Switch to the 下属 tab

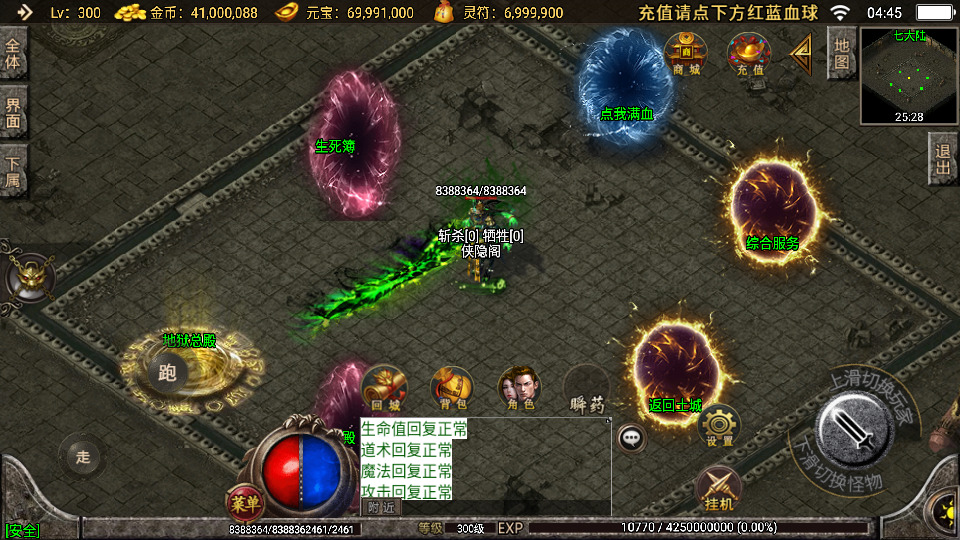coord(14,169)
